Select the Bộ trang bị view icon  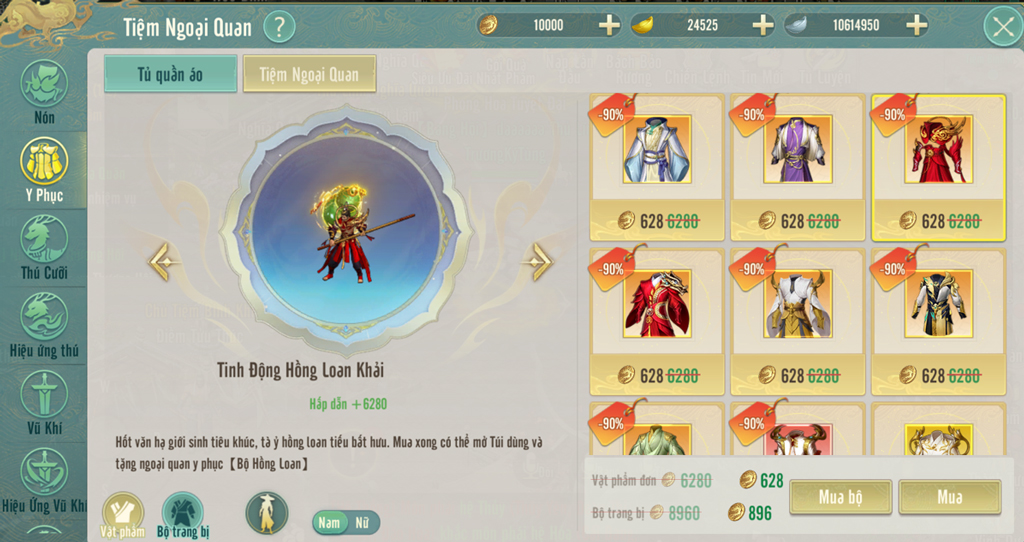[x=183, y=514]
